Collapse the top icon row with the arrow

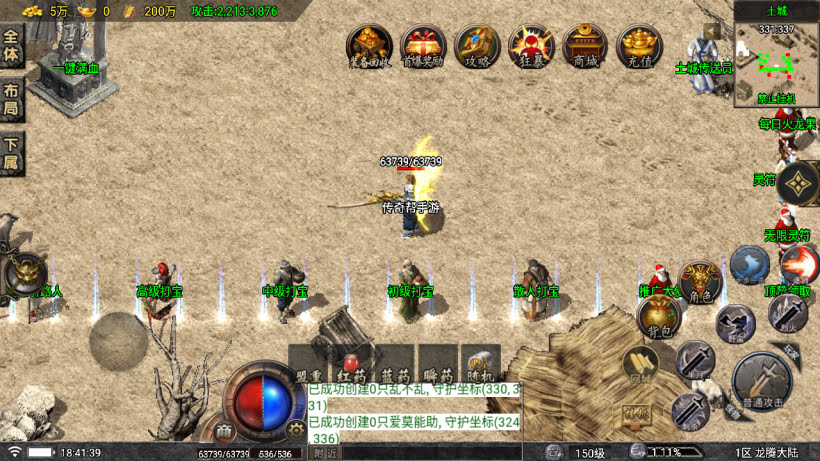712,31
